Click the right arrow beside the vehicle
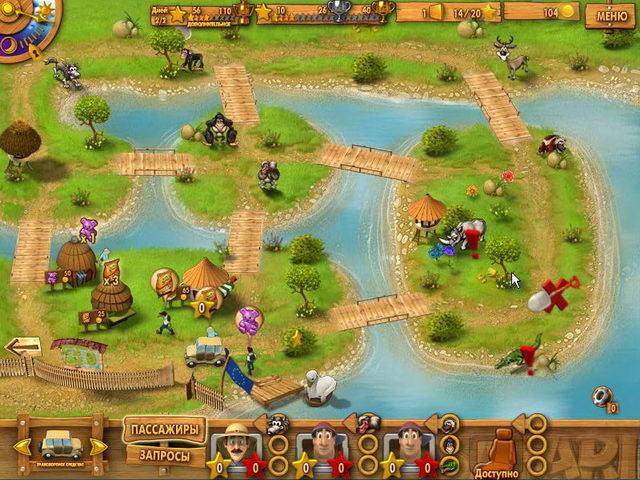This screenshot has height=480, width=640. (x=98, y=445)
